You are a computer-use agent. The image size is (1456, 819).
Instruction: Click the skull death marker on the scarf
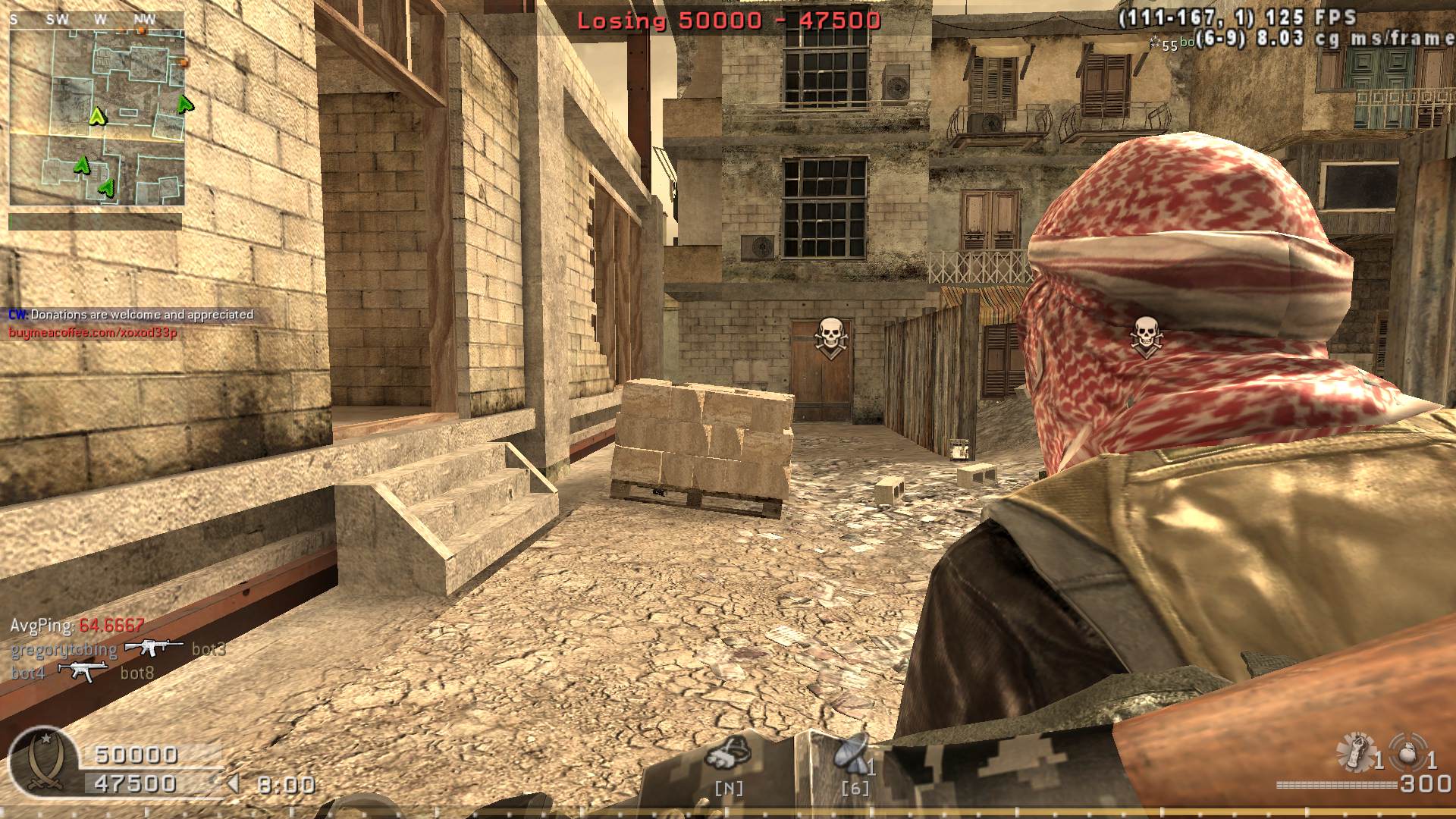pos(1146,336)
